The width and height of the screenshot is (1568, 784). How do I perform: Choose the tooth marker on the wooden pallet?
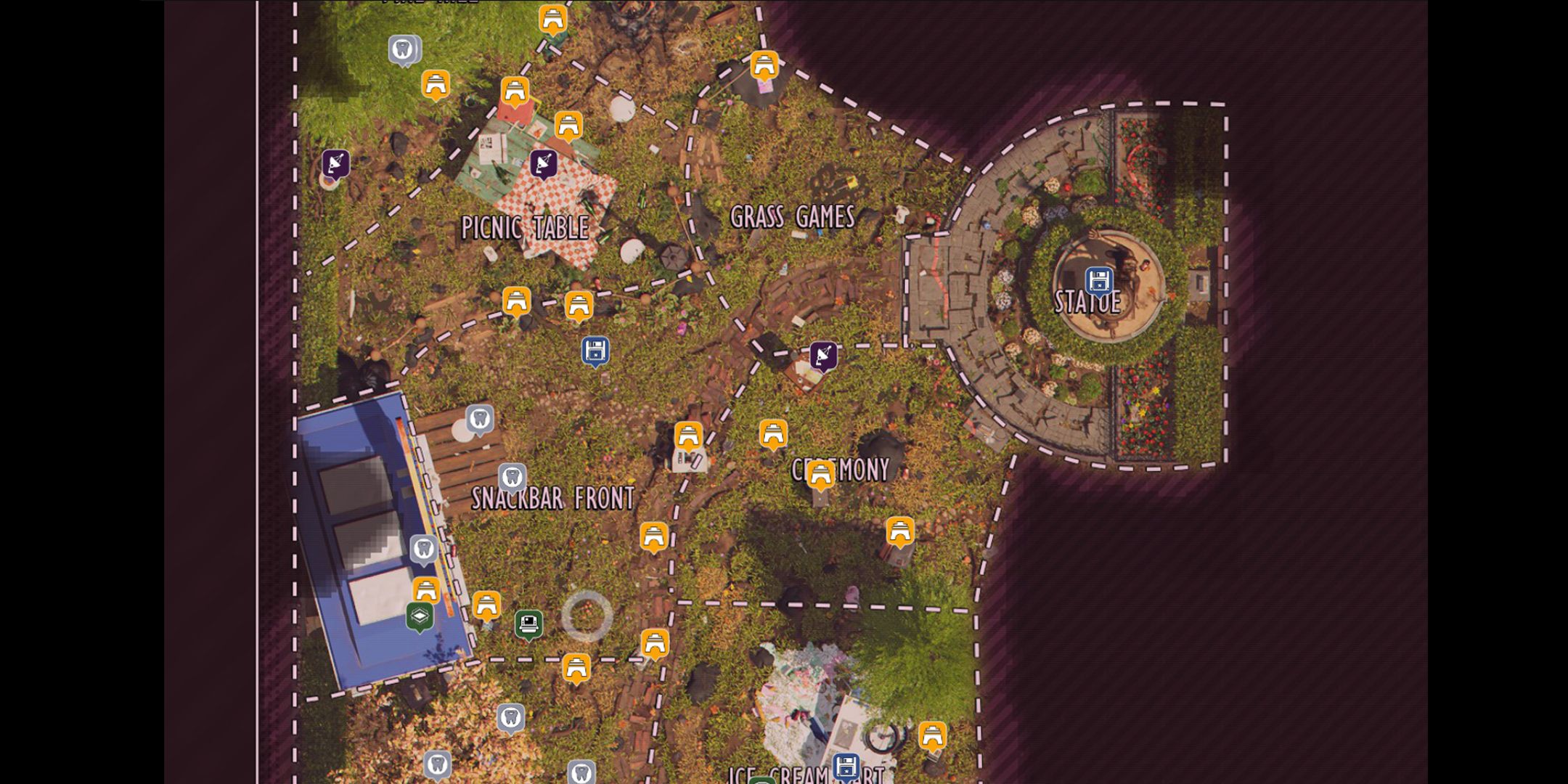479,419
